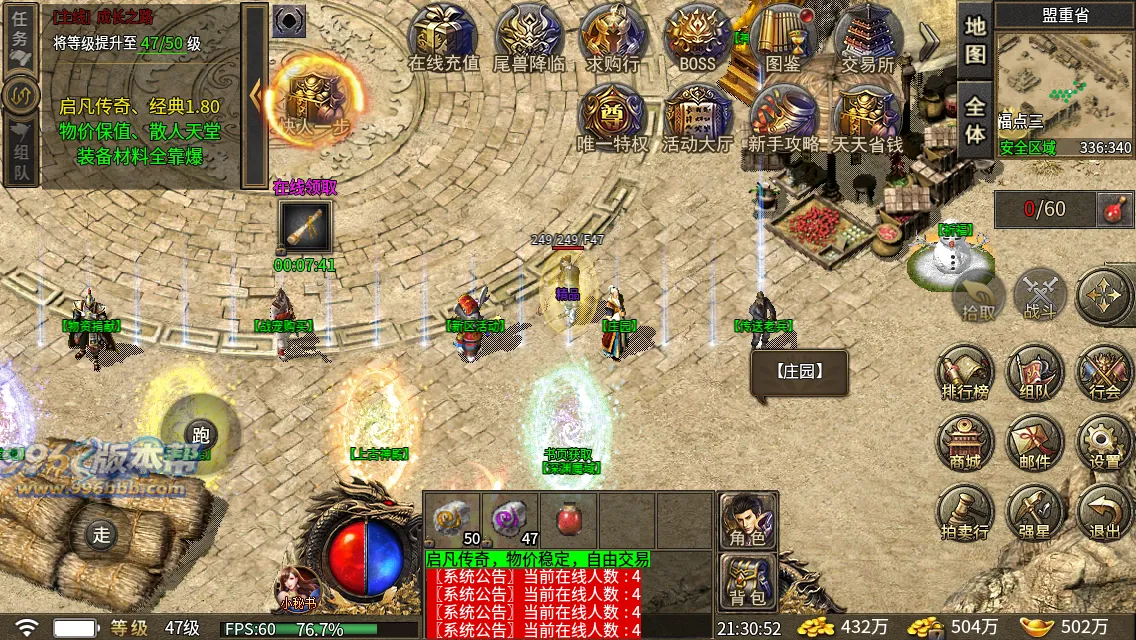
Task: Open the 设置 settings gear
Action: (1105, 442)
